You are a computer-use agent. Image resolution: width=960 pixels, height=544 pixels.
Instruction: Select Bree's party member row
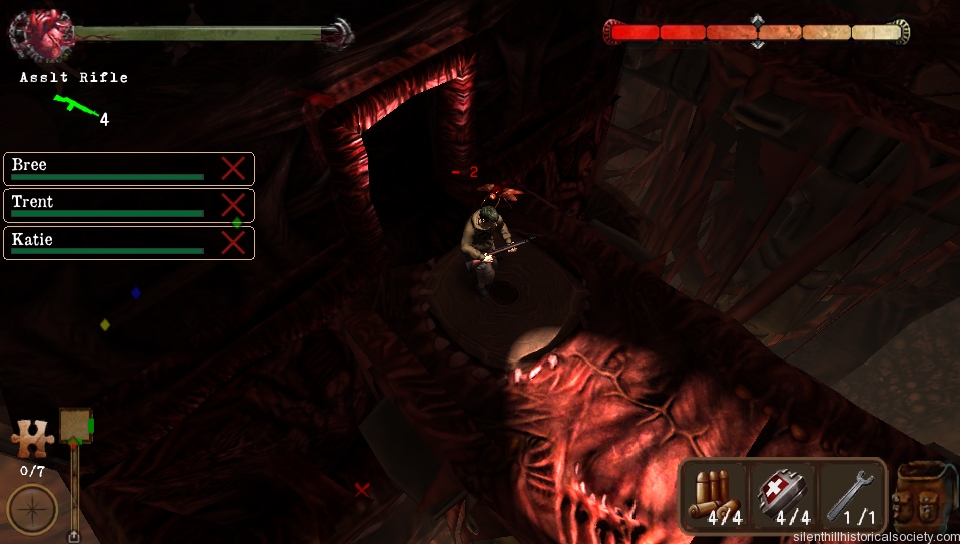[128, 169]
